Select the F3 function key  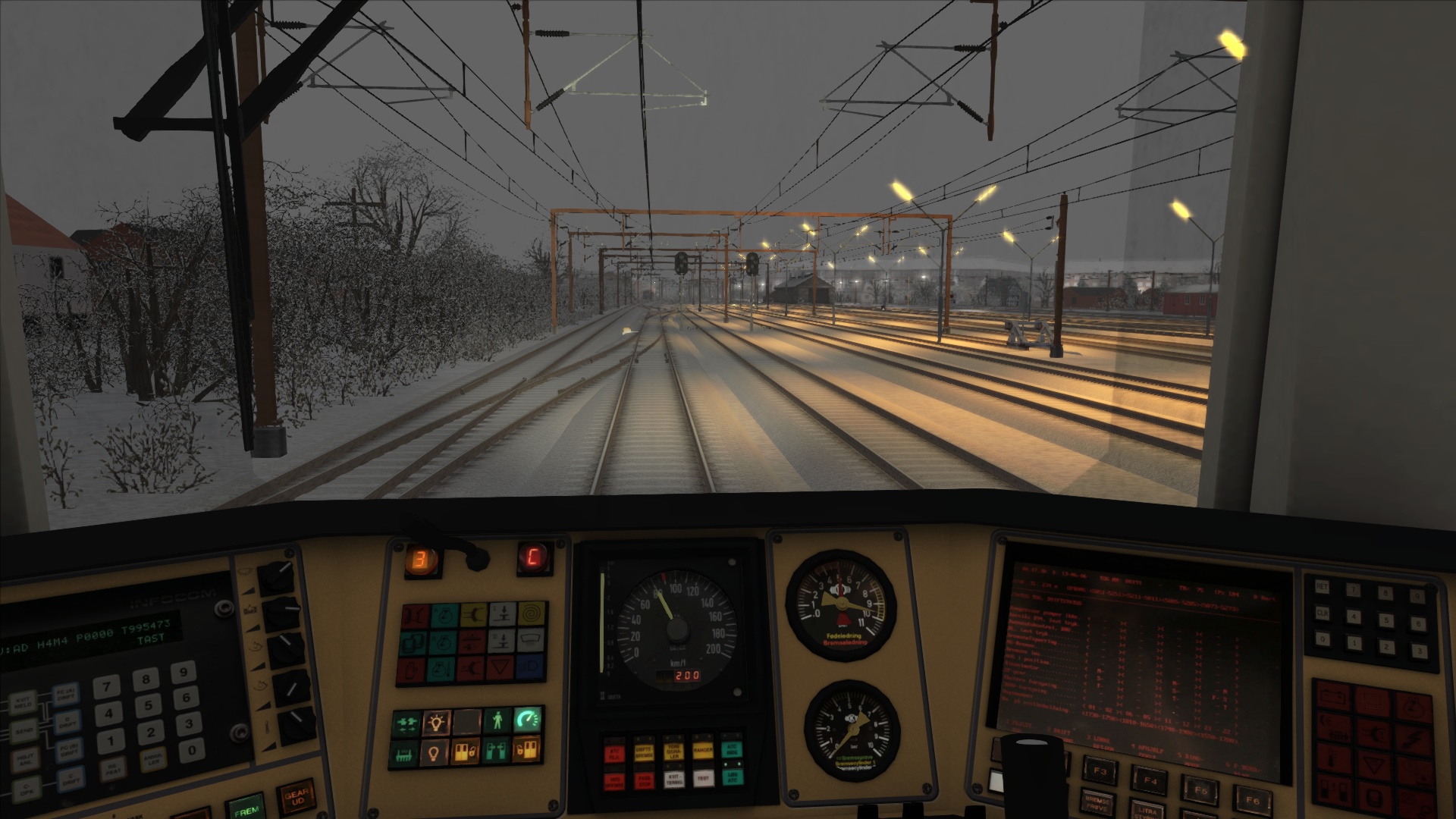click(1101, 772)
